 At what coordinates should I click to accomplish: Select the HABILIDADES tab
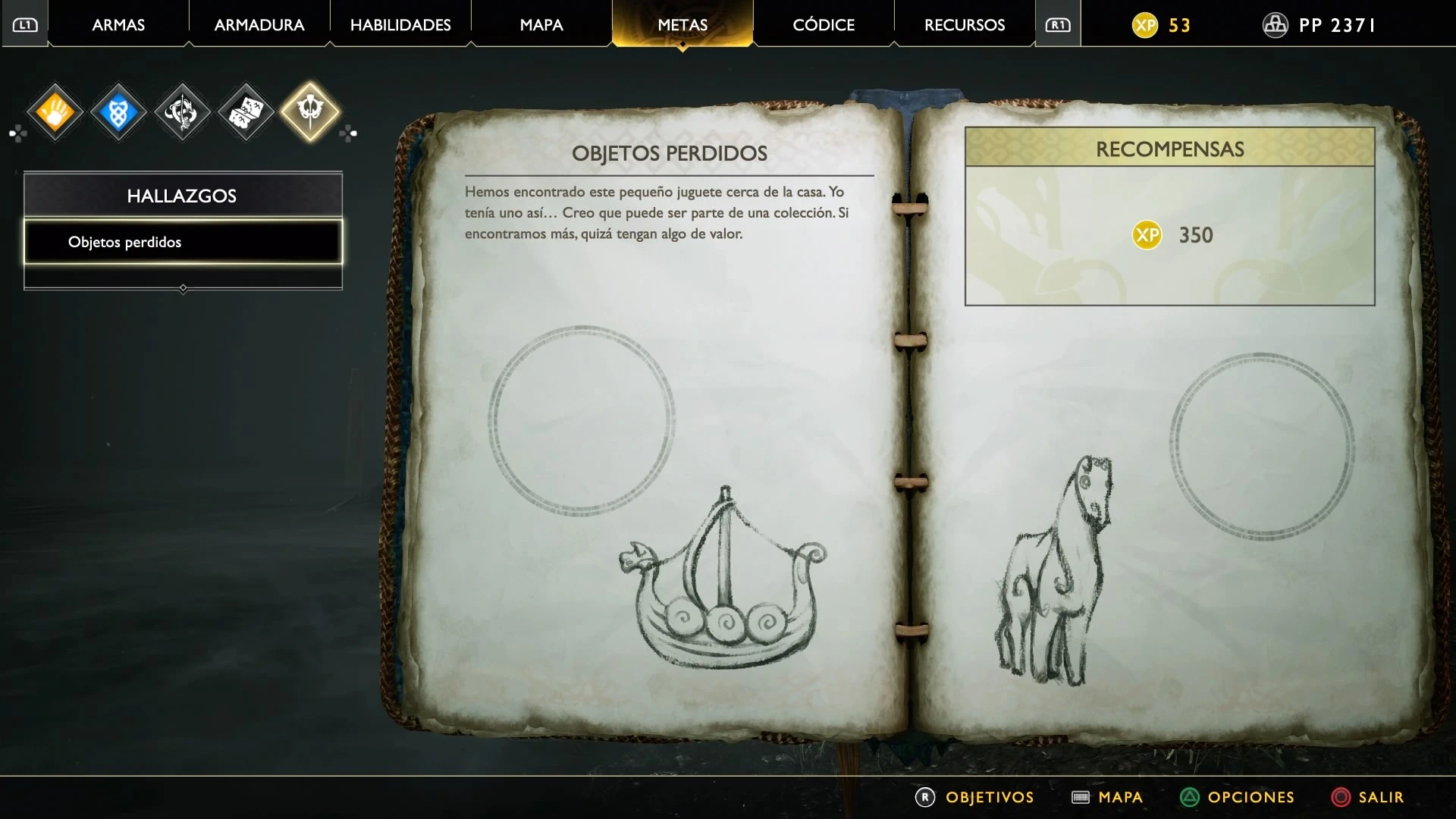pyautogui.click(x=400, y=25)
